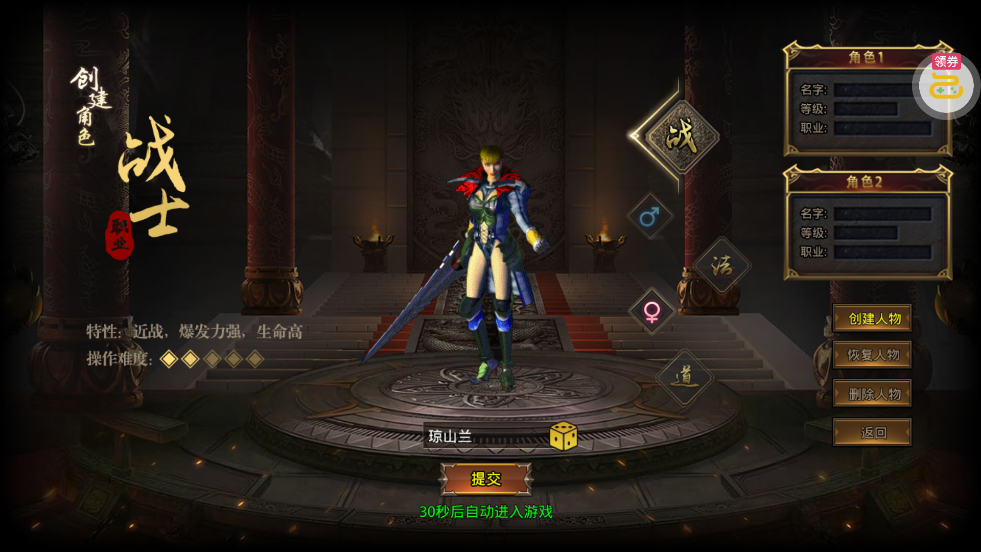Click the 创建人物 create character button
The width and height of the screenshot is (981, 552).
point(872,319)
